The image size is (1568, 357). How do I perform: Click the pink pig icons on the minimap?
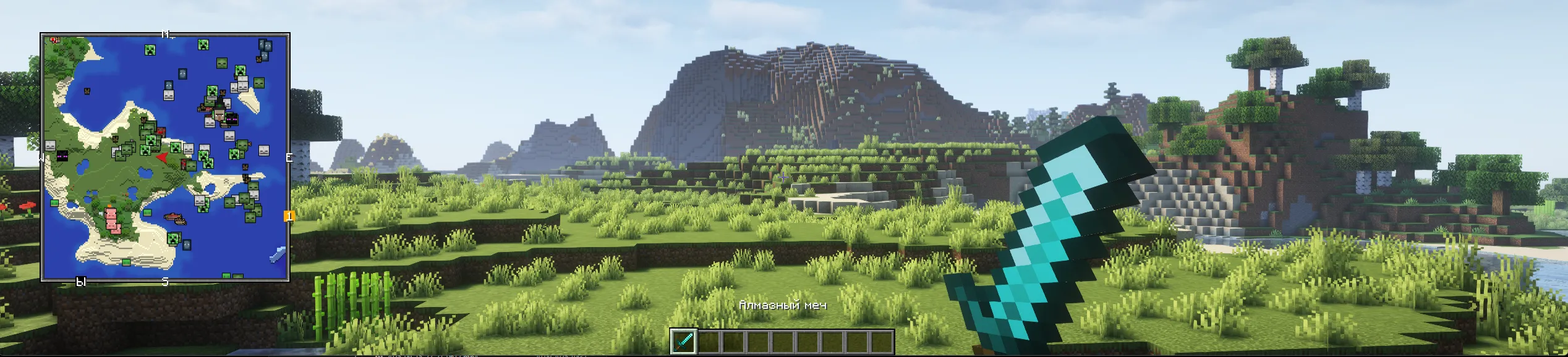click(113, 219)
